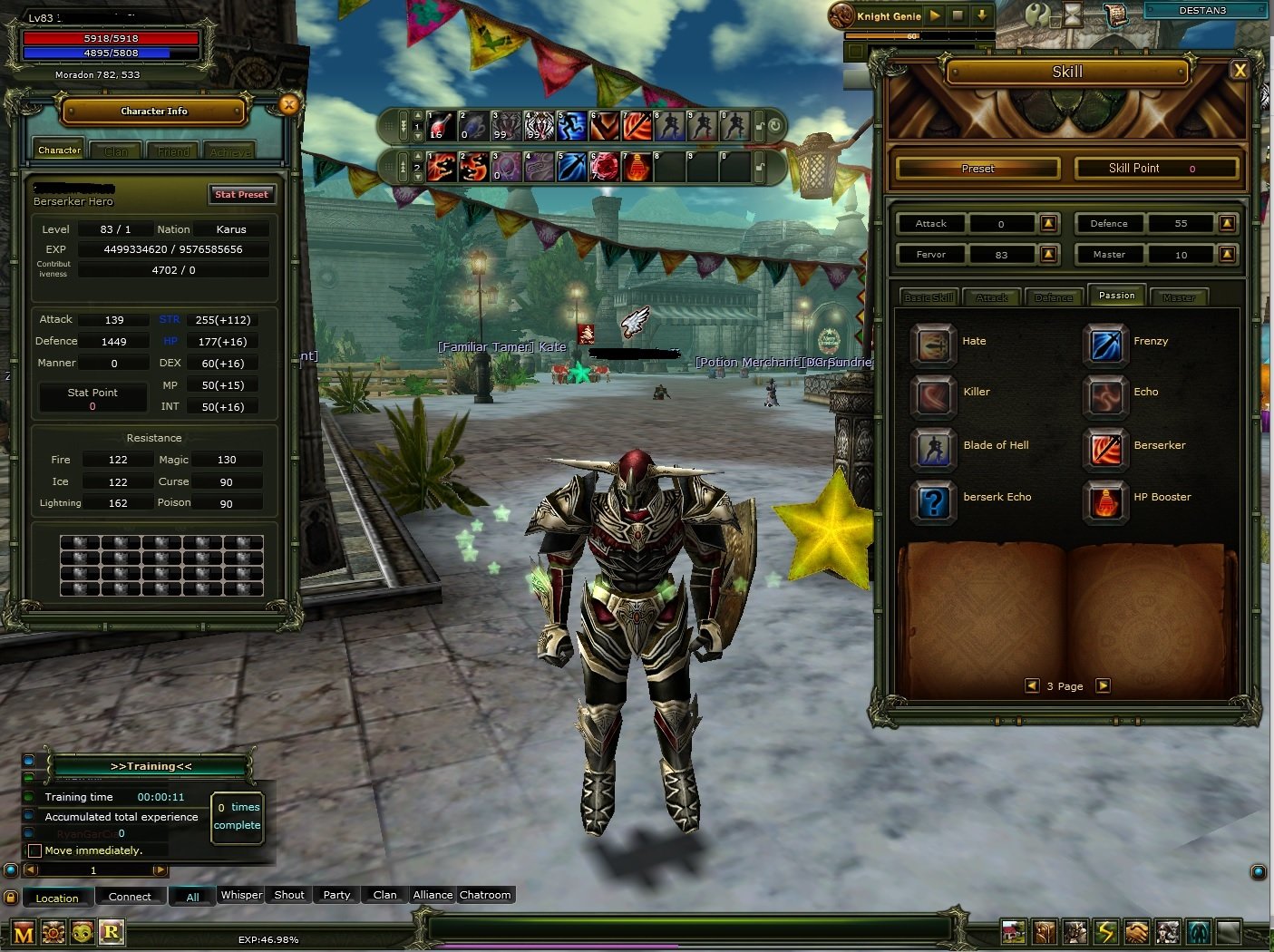Go to next skill page

coord(1103,685)
